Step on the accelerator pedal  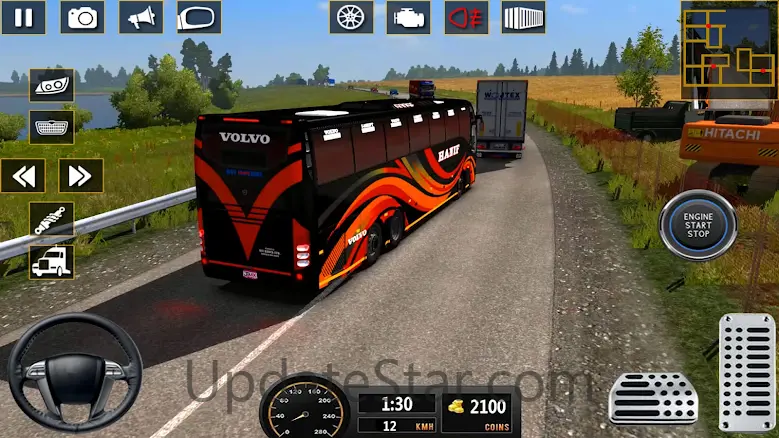click(746, 373)
